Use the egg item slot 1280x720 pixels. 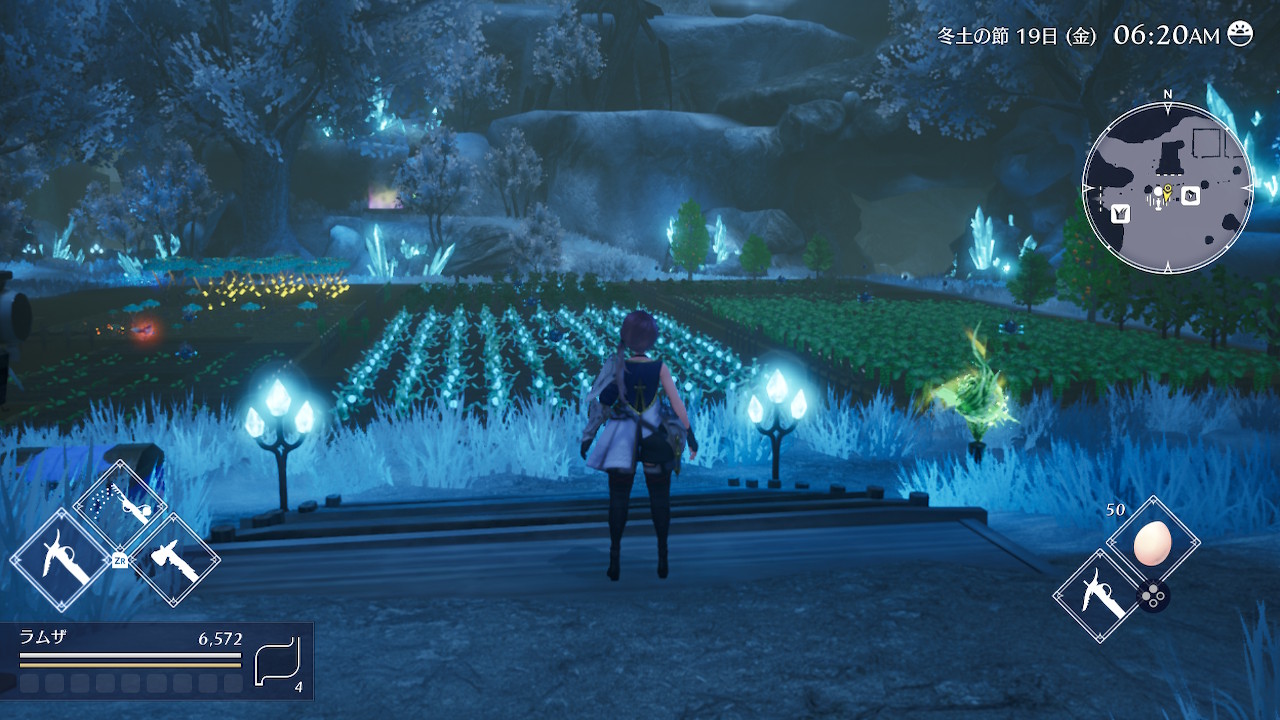point(1153,544)
